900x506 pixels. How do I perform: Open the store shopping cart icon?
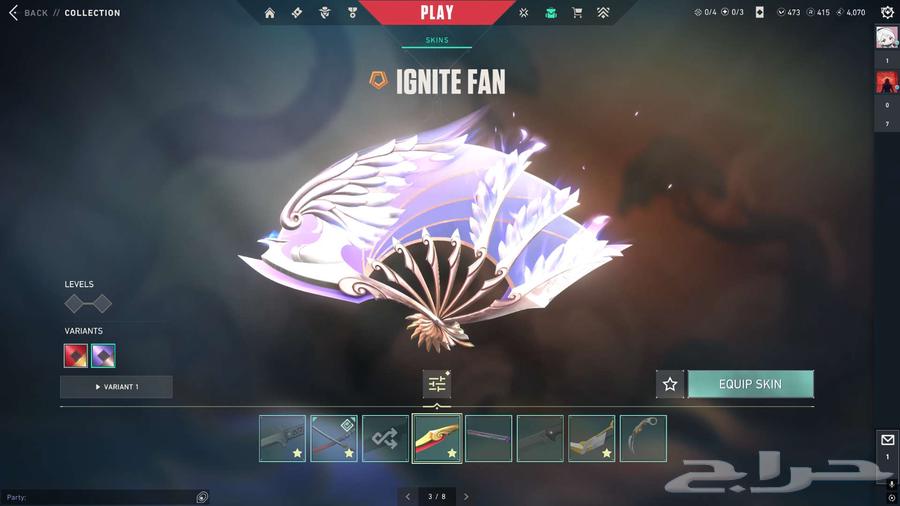pos(577,13)
